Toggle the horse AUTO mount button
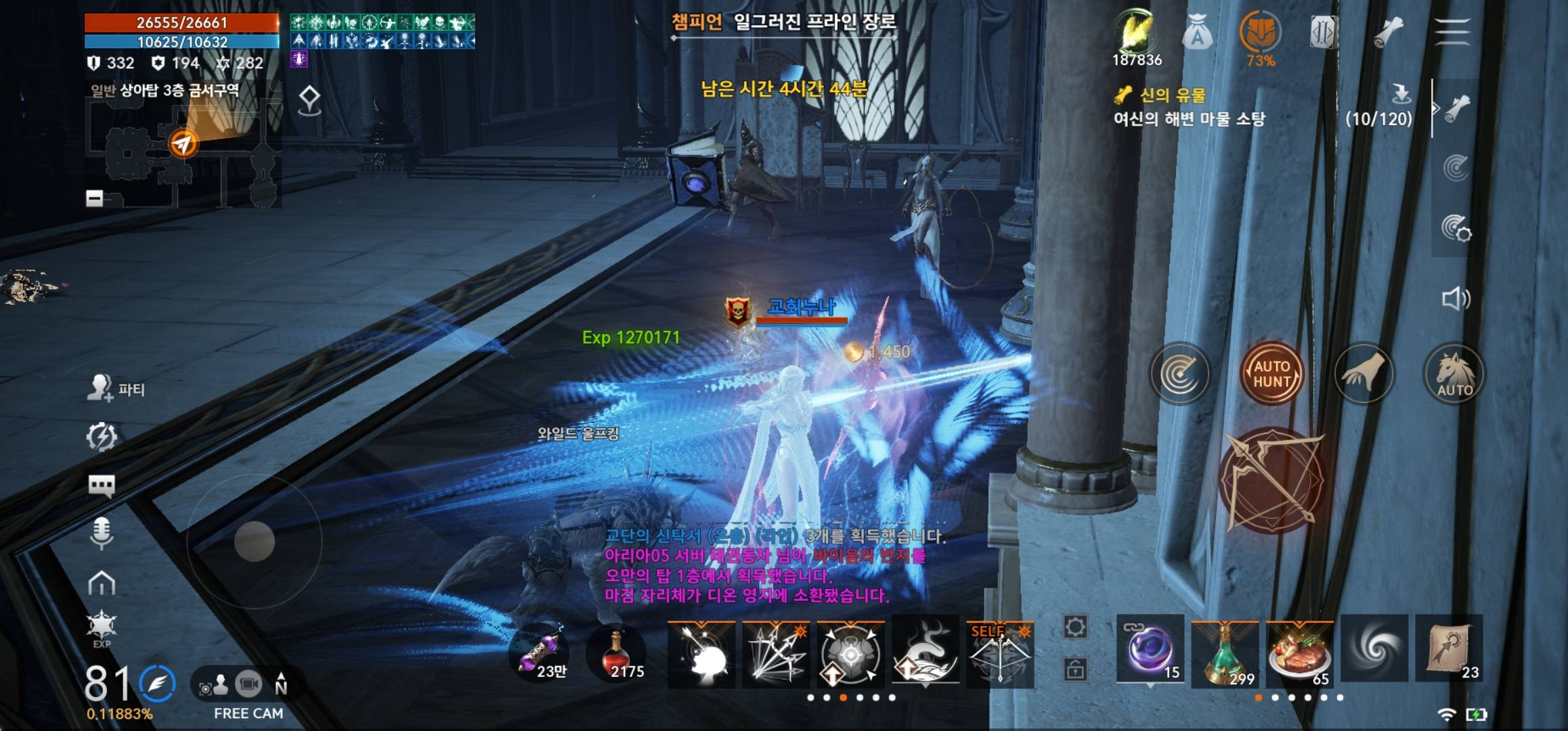This screenshot has width=1568, height=731. pyautogui.click(x=1454, y=374)
